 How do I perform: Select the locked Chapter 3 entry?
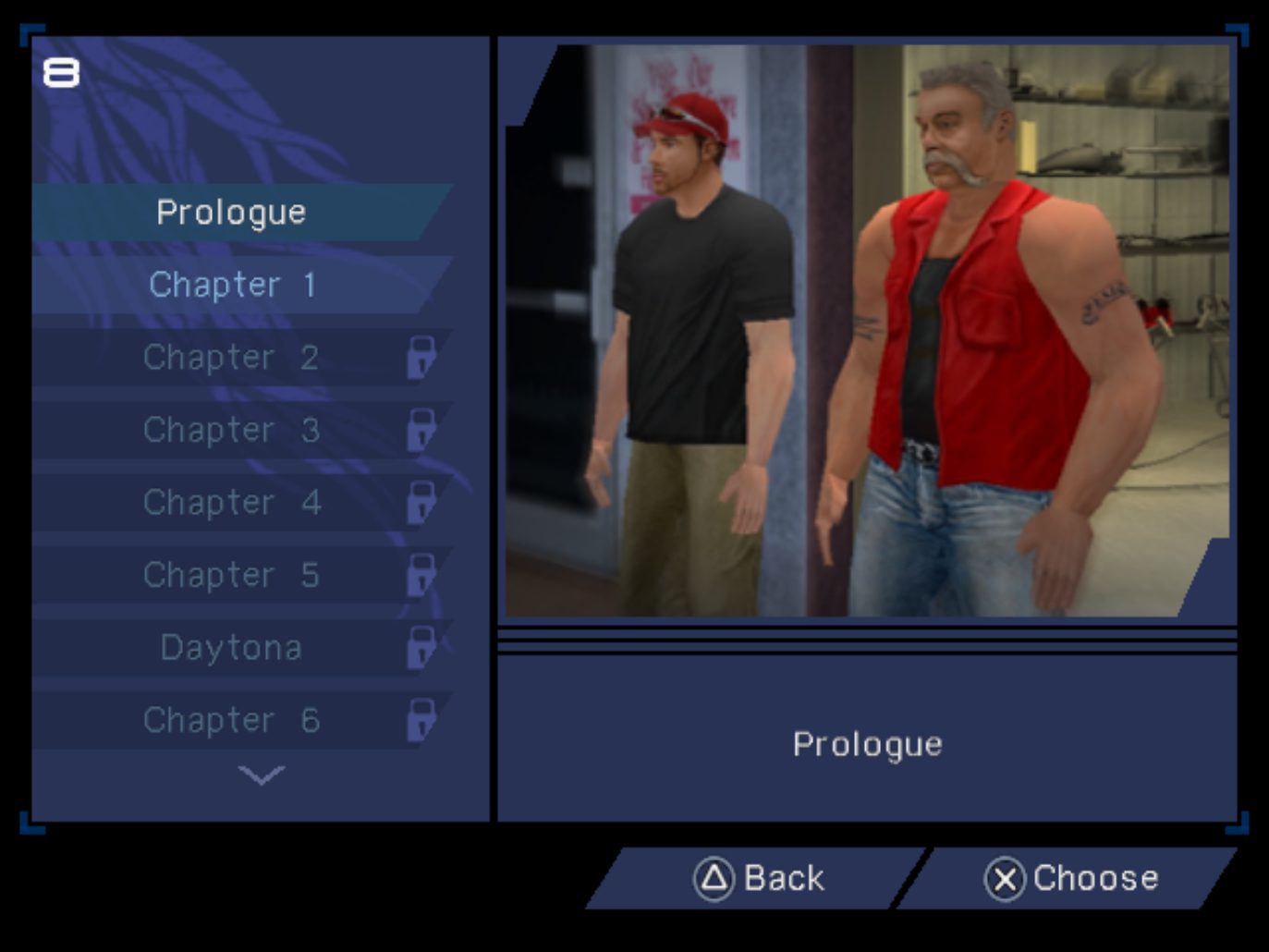[231, 430]
